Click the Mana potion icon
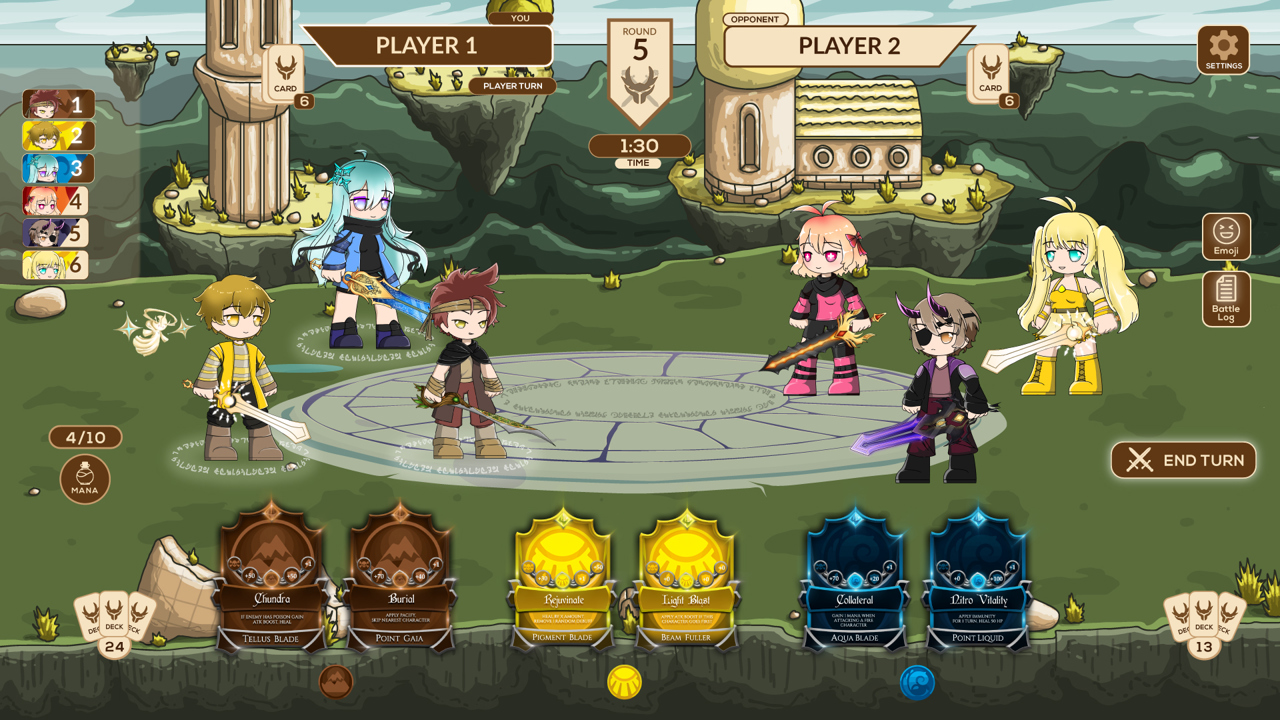The image size is (1280, 720). (x=85, y=478)
